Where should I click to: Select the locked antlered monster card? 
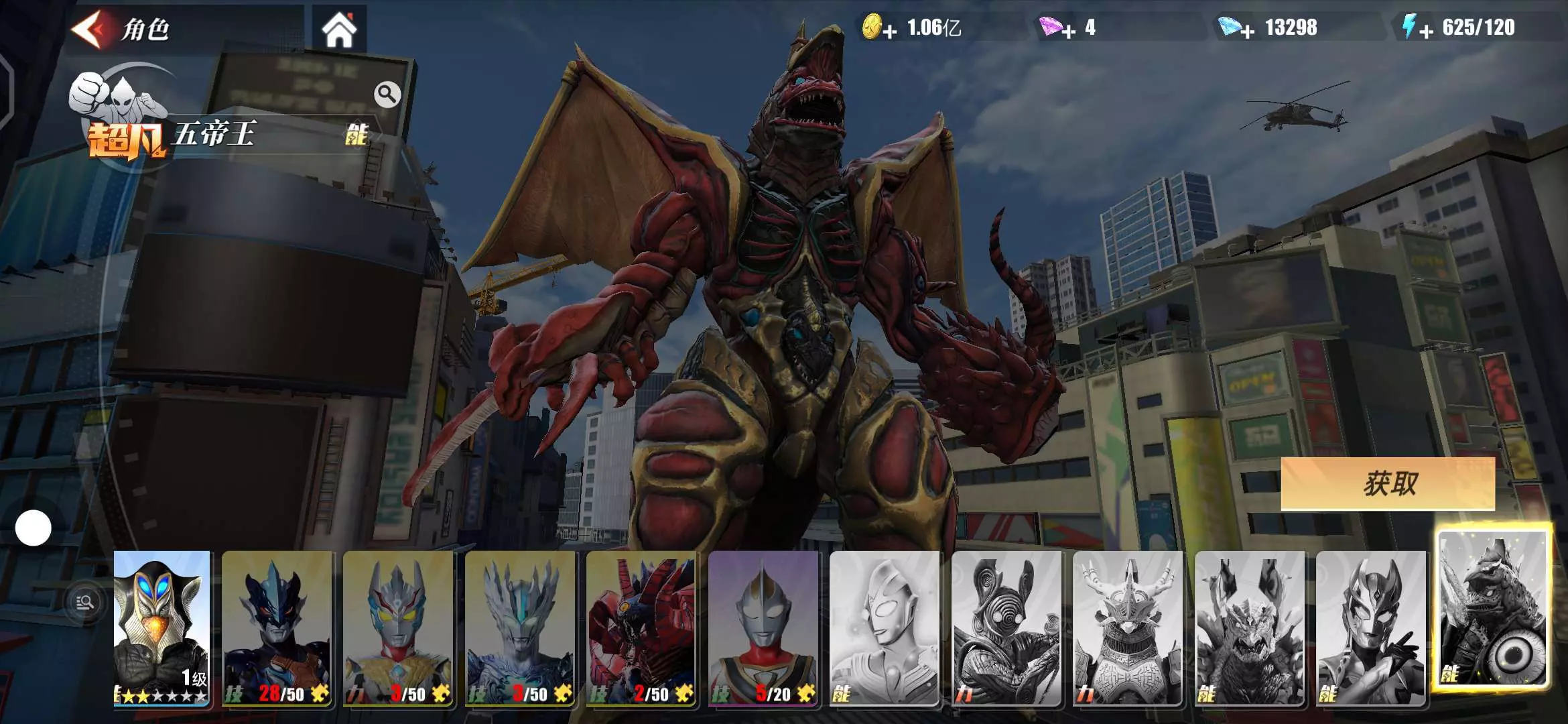1128,627
